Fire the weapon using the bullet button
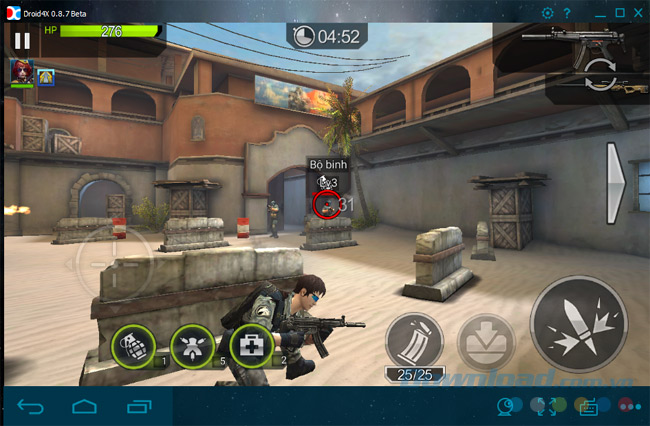Screen dimensions: 650x426 (x=578, y=325)
